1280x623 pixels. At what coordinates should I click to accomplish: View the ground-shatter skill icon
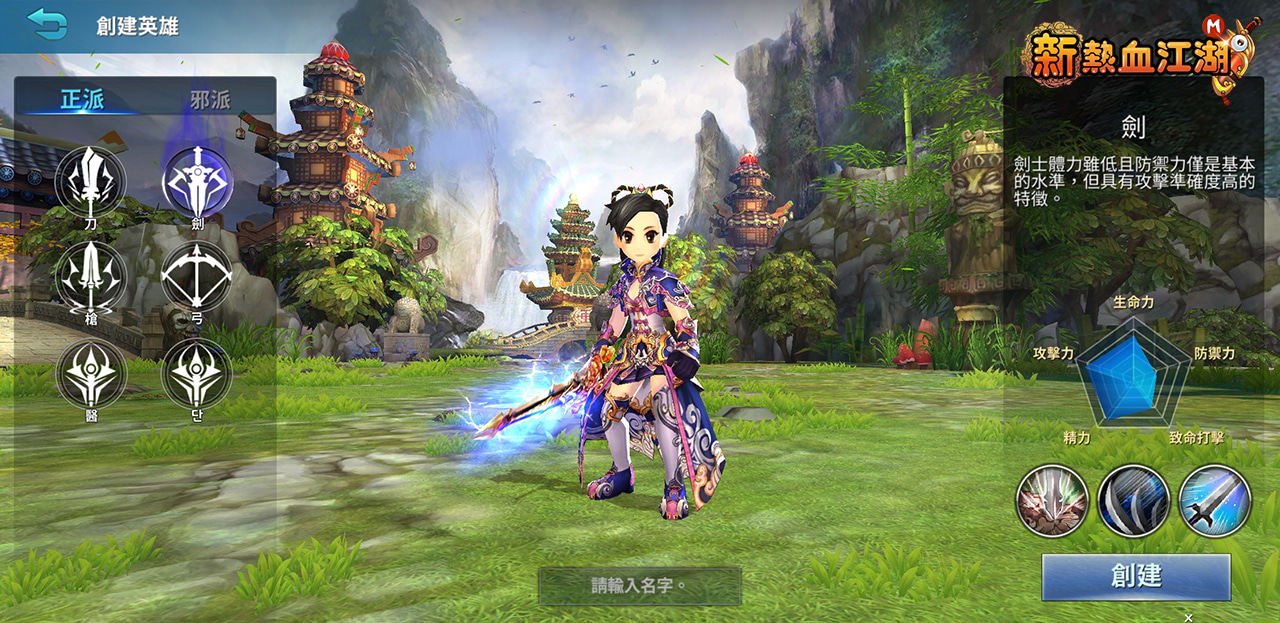coord(1052,501)
